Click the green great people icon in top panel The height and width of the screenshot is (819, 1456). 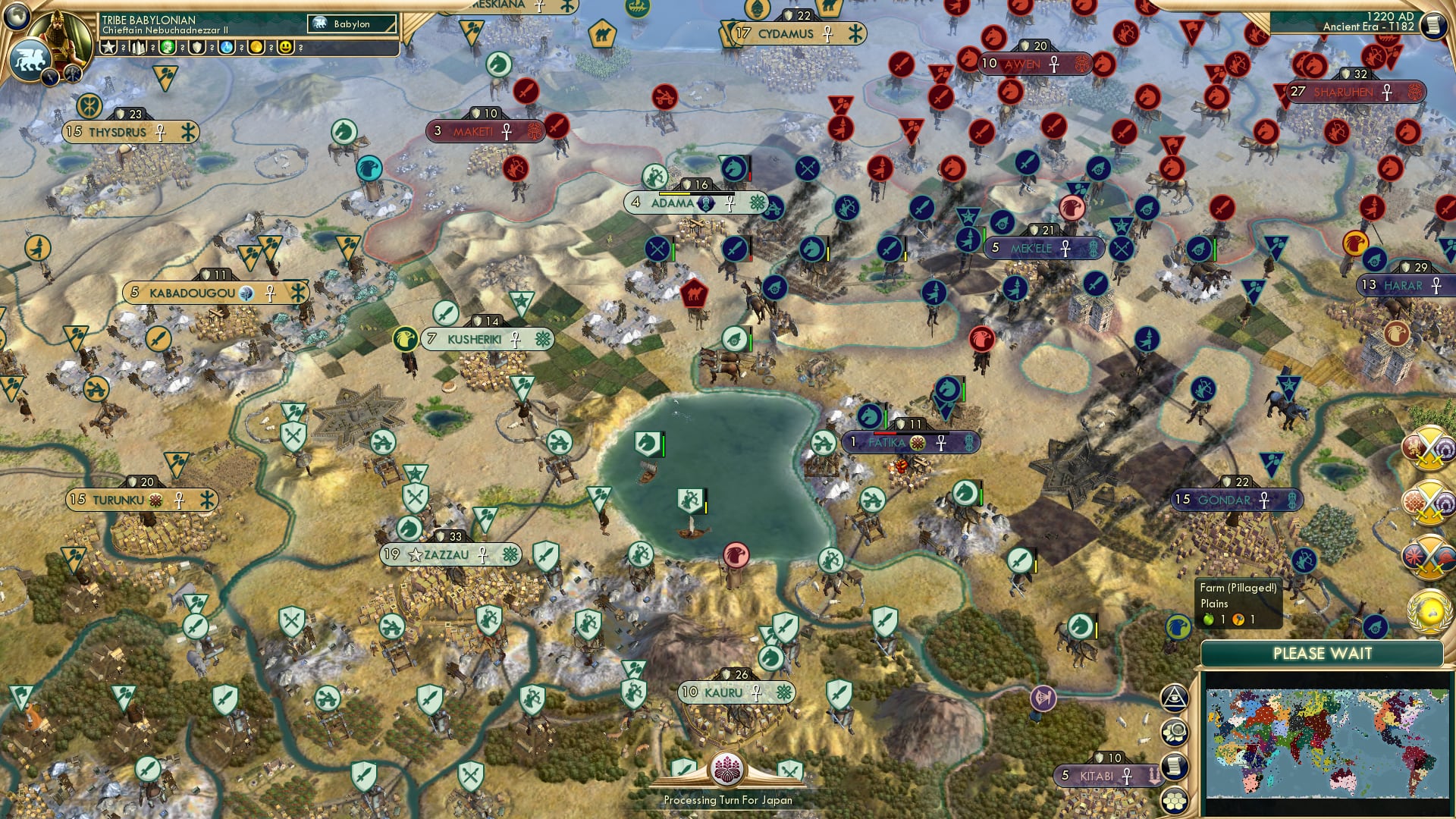(168, 48)
